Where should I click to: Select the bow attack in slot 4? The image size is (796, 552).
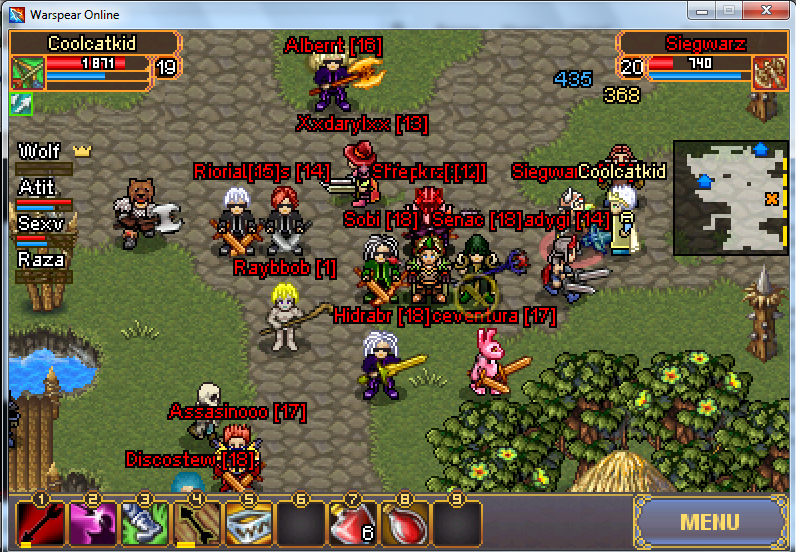pyautogui.click(x=196, y=523)
